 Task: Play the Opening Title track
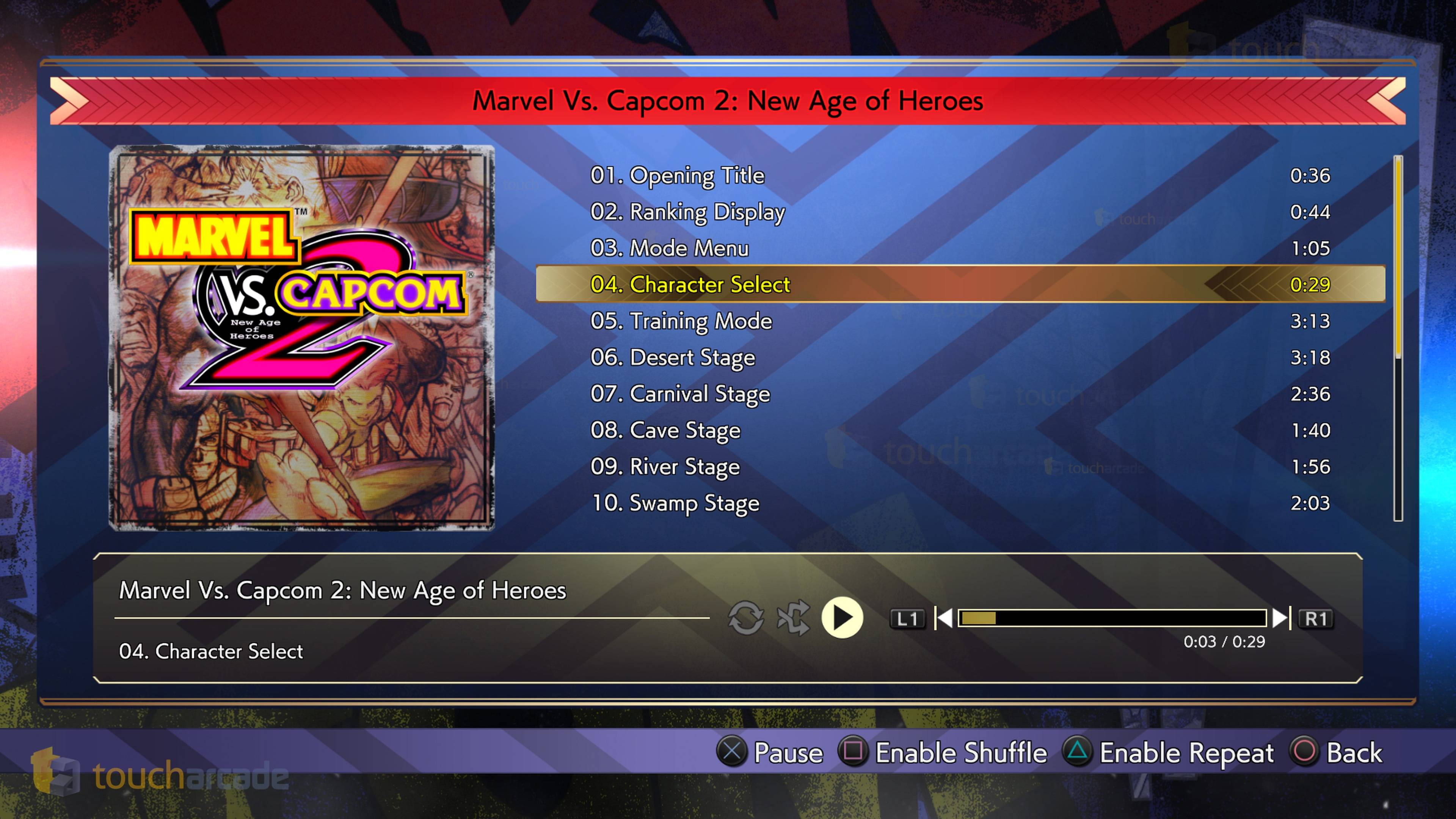click(677, 176)
